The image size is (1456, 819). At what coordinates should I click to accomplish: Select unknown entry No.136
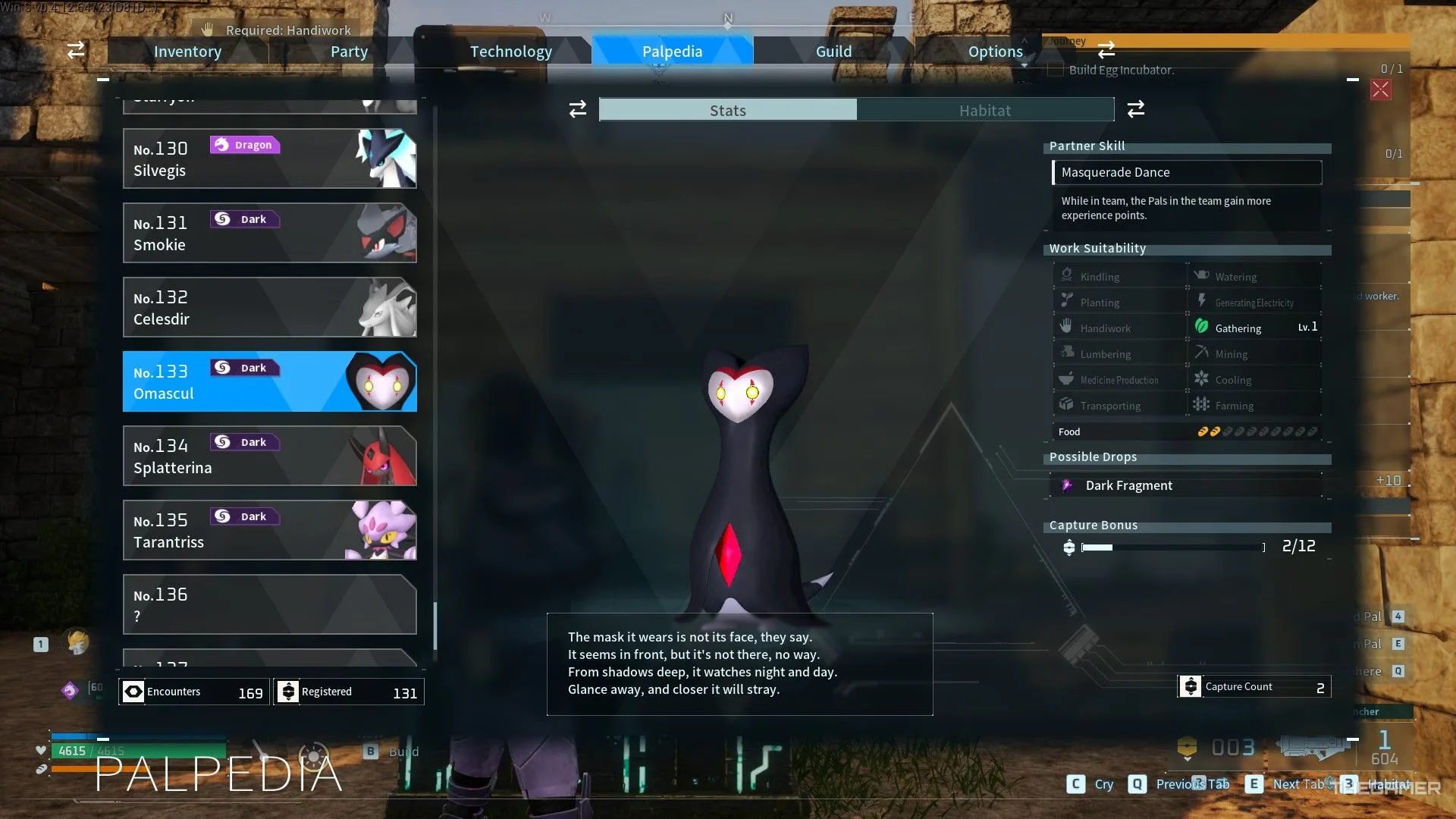[x=269, y=604]
